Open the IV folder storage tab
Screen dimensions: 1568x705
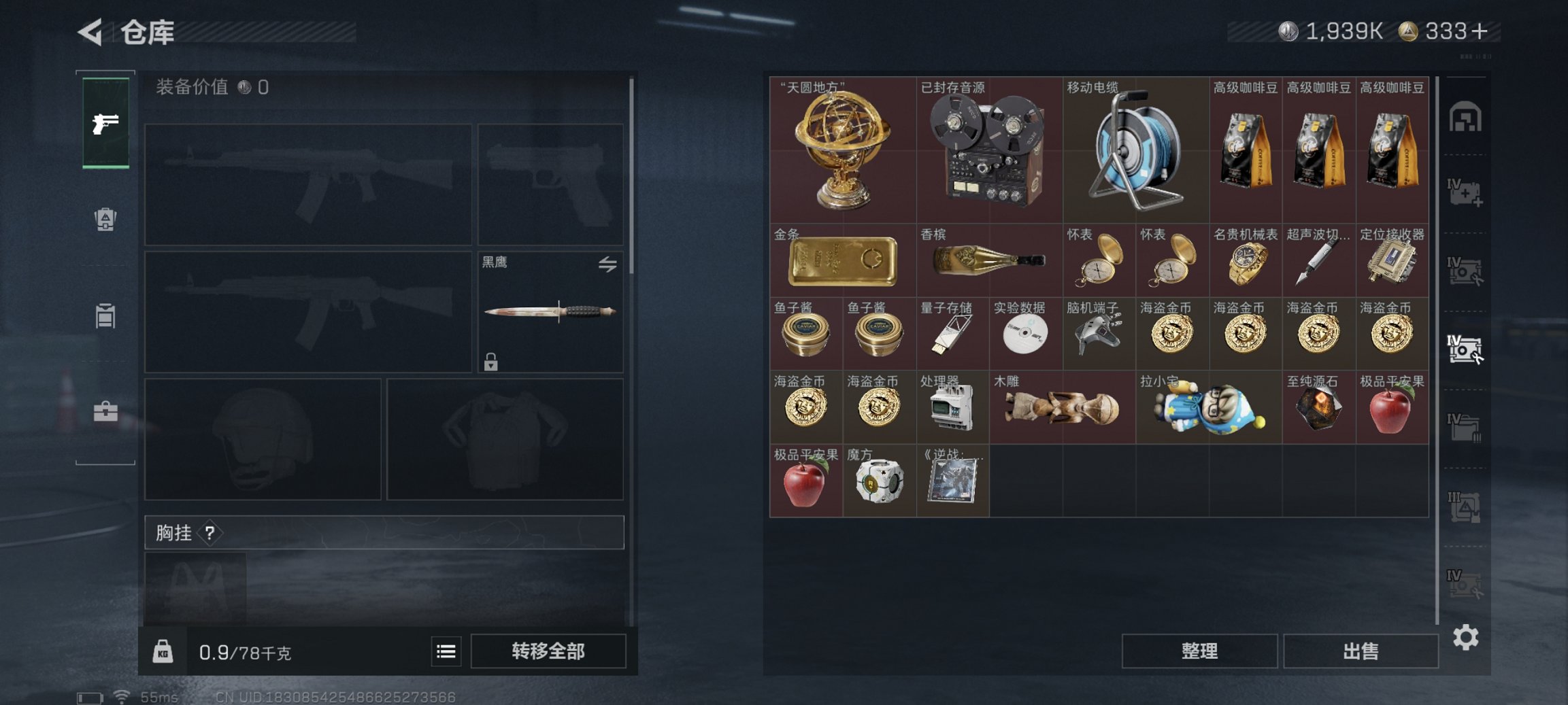(x=1466, y=428)
